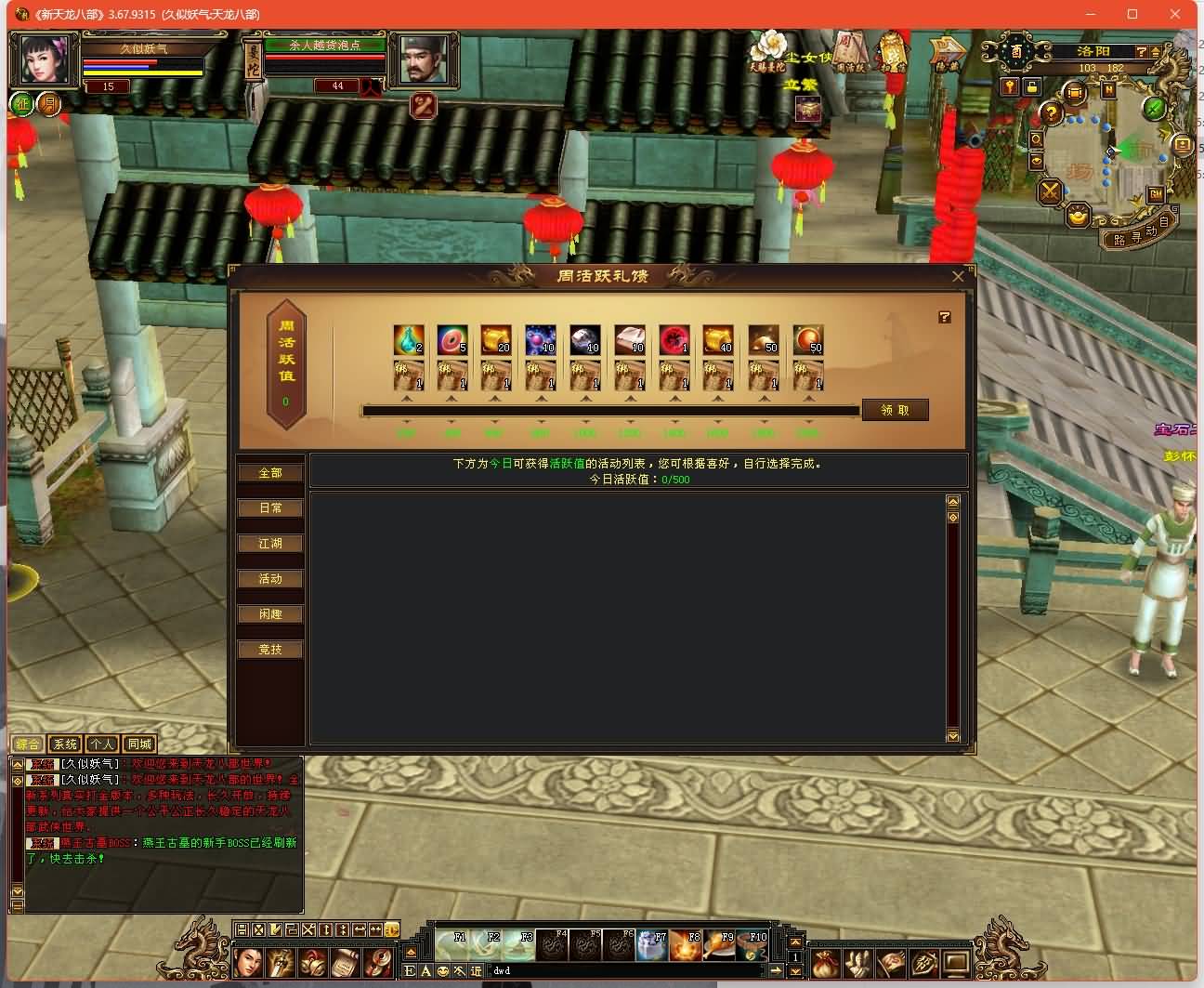Image resolution: width=1204 pixels, height=988 pixels.
Task: Open the gold ingot shop icon by minimap
Action: point(1078,217)
